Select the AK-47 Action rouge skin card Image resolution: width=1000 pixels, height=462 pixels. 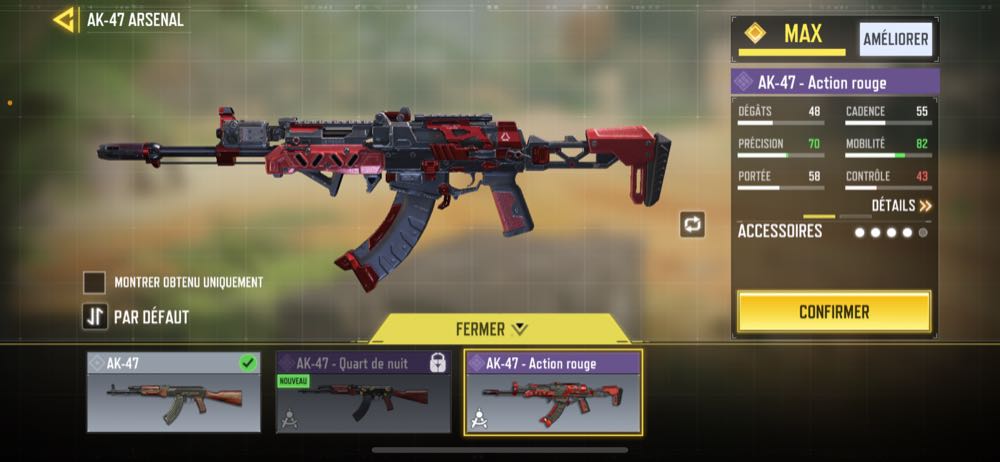(x=553, y=392)
